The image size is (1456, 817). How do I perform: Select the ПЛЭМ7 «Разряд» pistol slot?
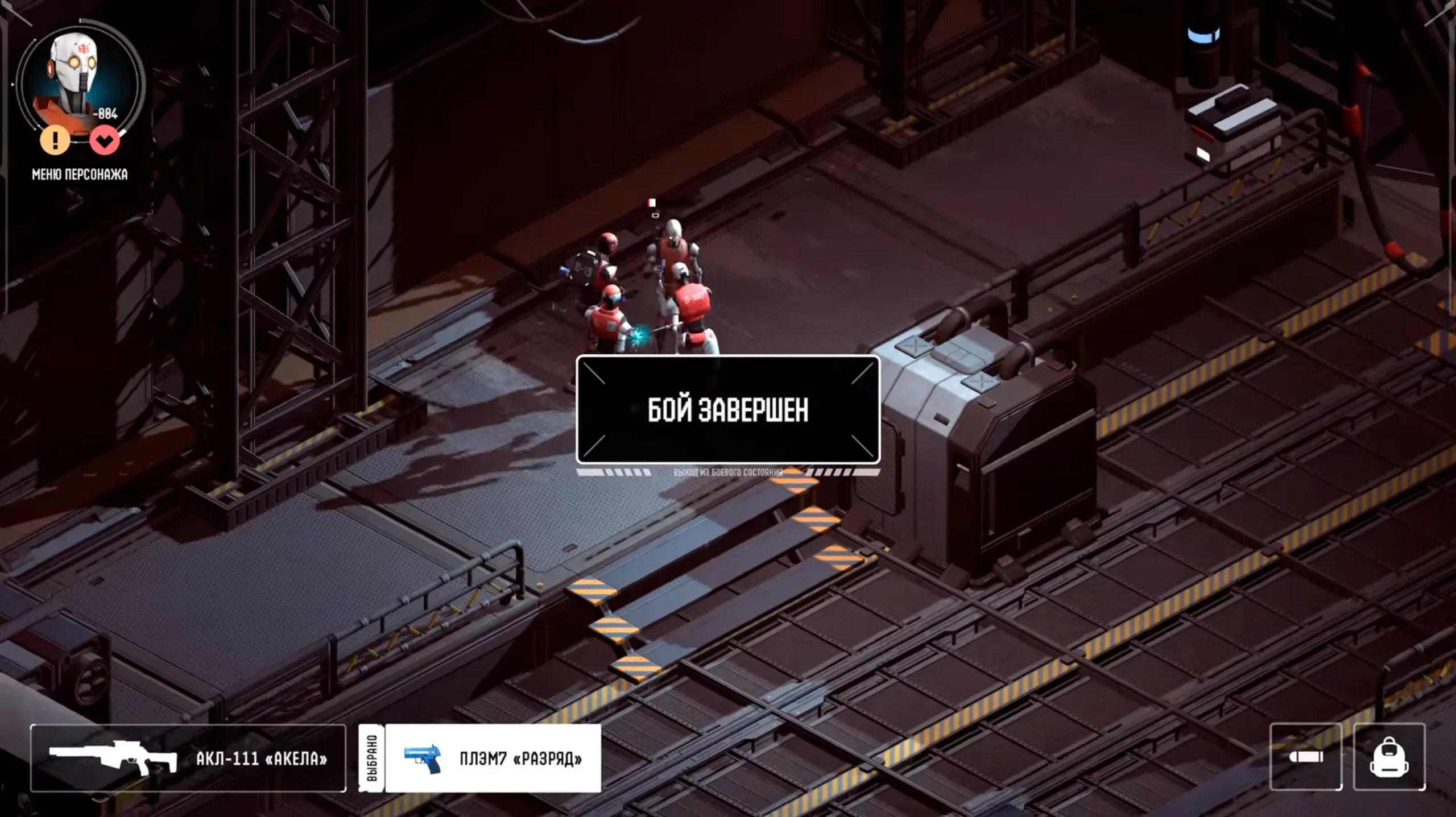493,758
